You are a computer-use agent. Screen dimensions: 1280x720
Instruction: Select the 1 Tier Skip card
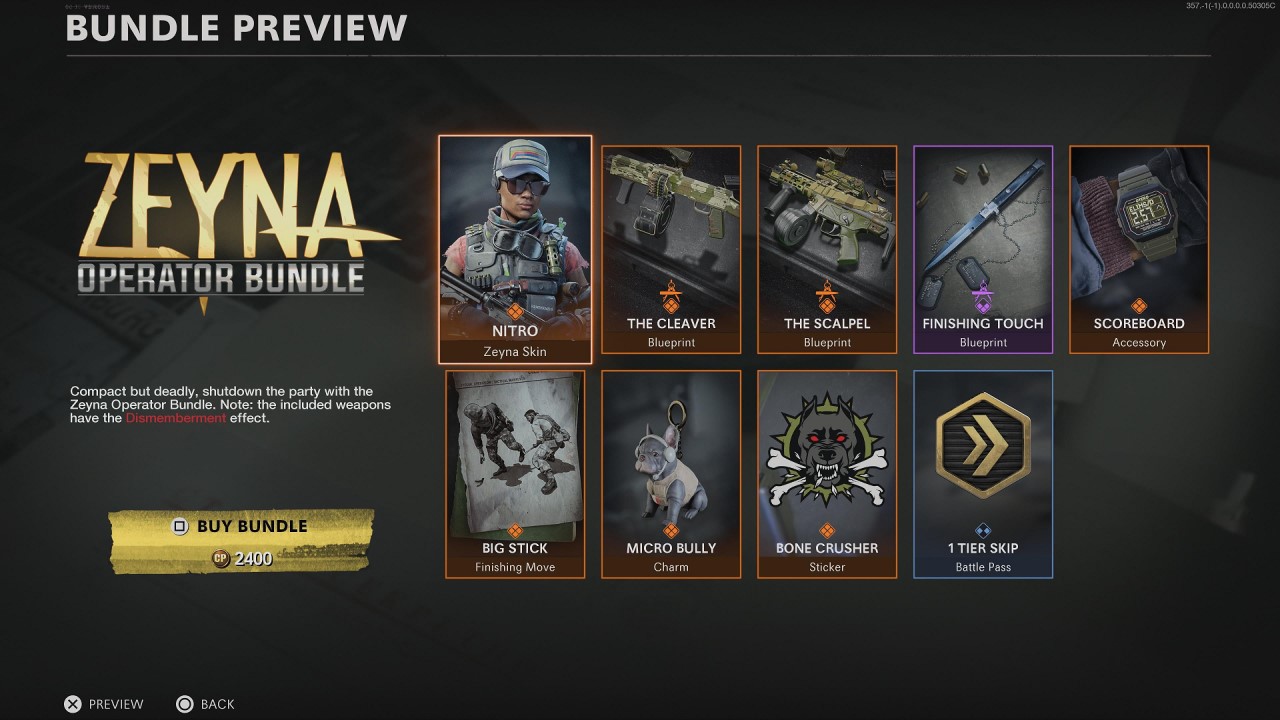click(983, 474)
